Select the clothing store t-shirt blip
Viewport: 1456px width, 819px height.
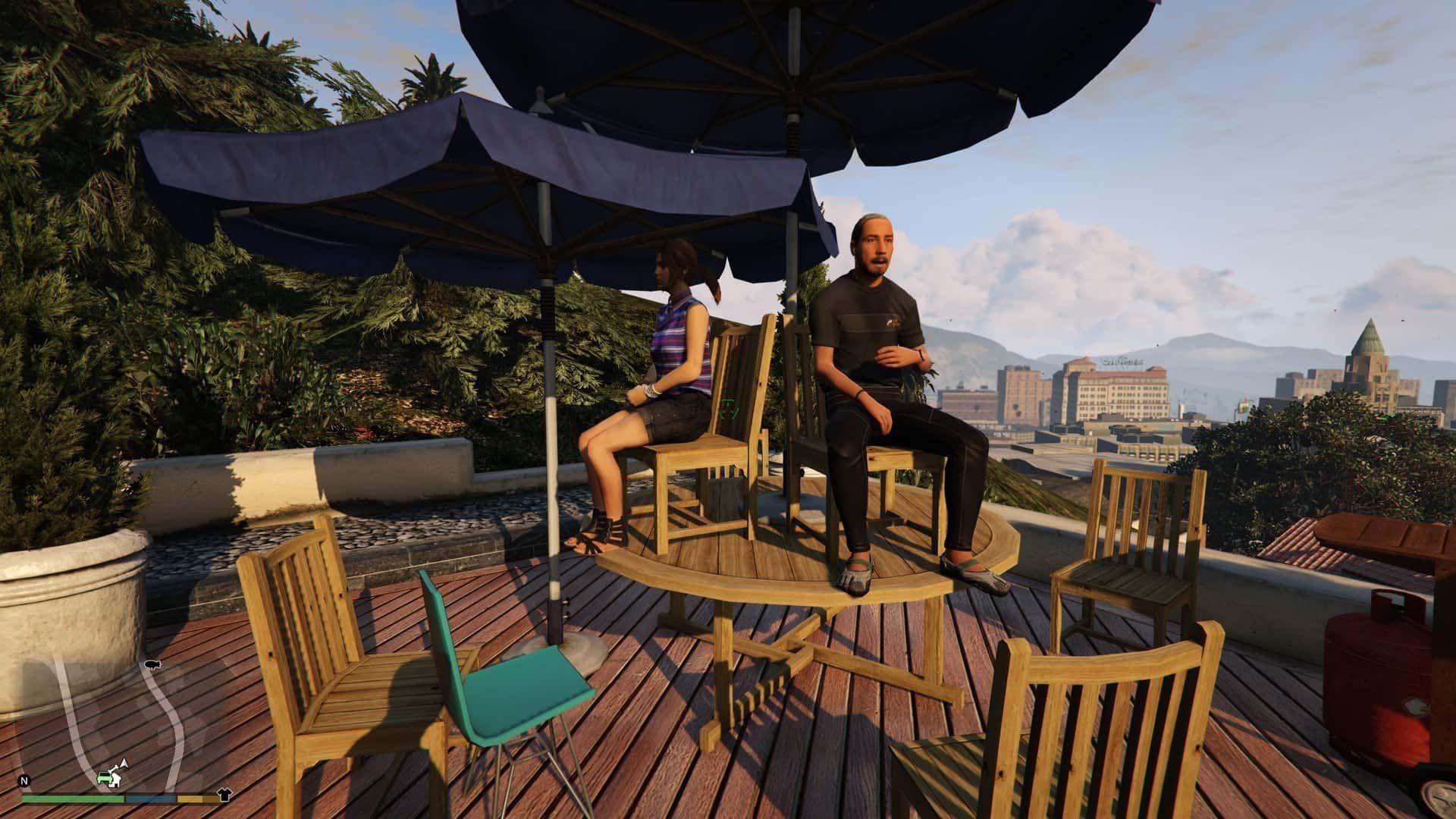tap(224, 795)
